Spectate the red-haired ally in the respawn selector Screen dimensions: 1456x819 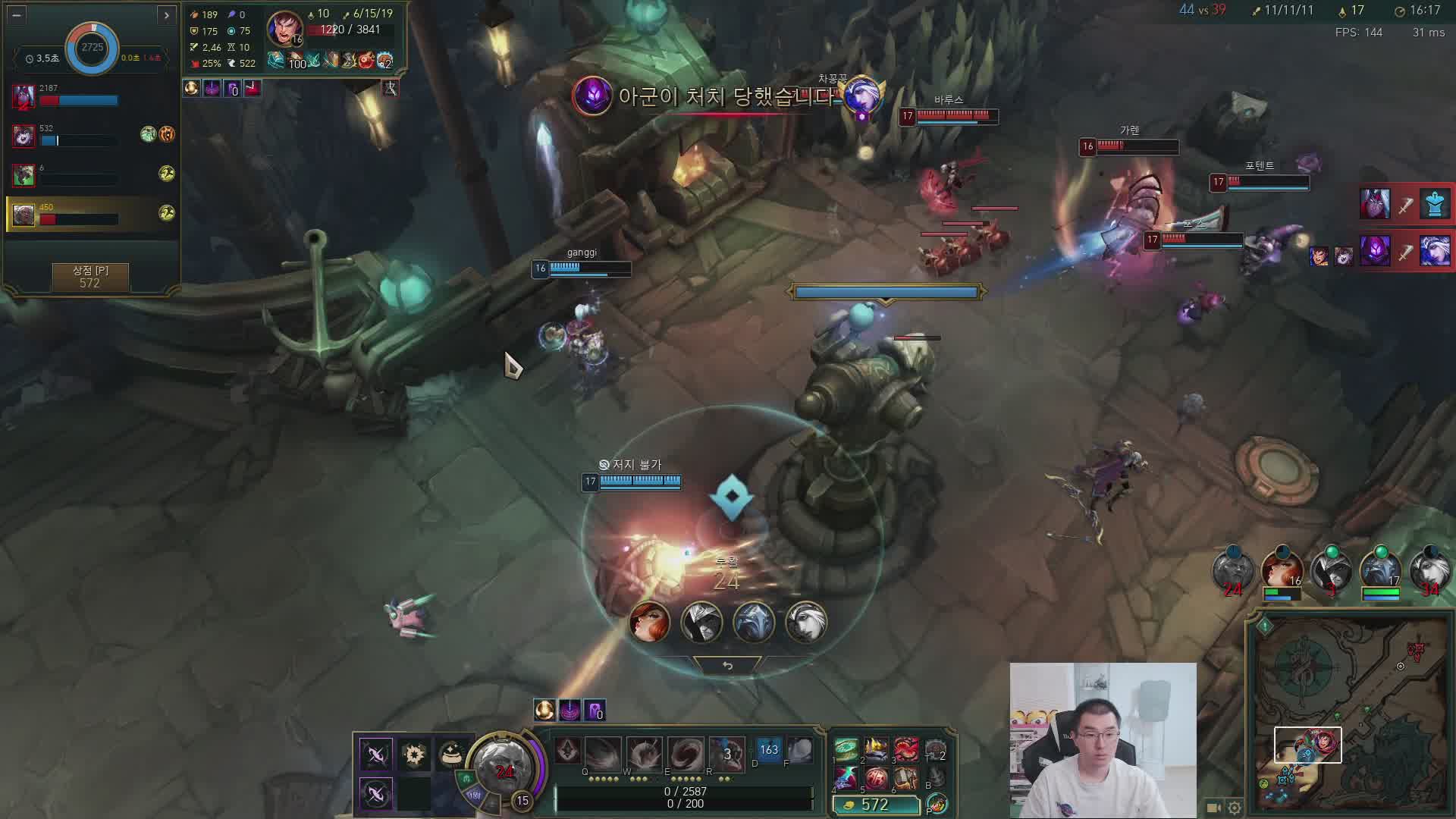pos(650,622)
